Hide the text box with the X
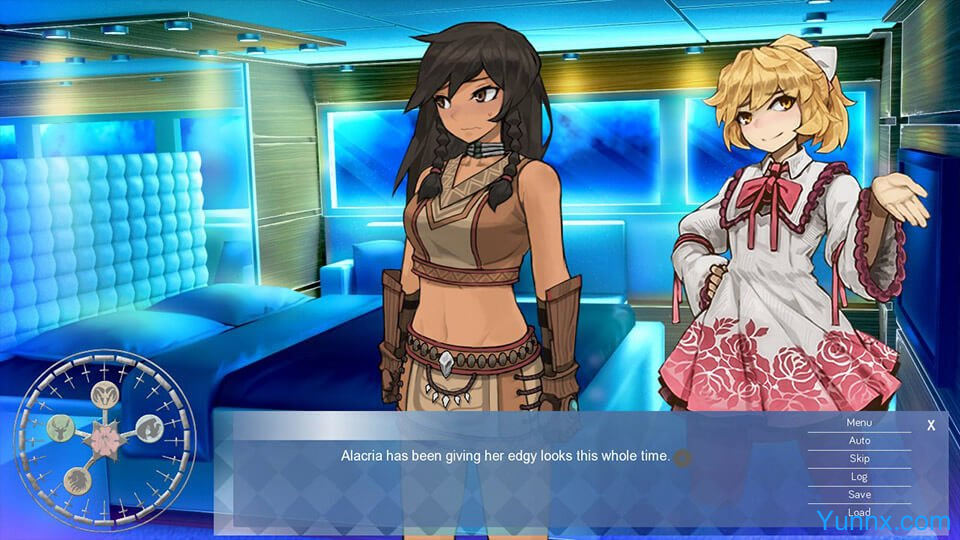 931,425
